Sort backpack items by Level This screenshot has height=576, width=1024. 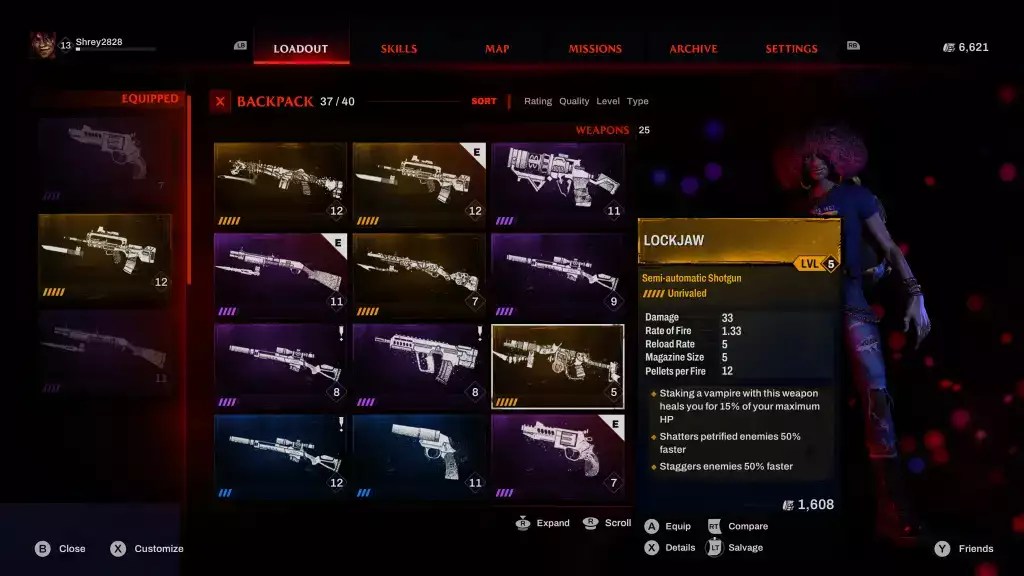pyautogui.click(x=608, y=101)
